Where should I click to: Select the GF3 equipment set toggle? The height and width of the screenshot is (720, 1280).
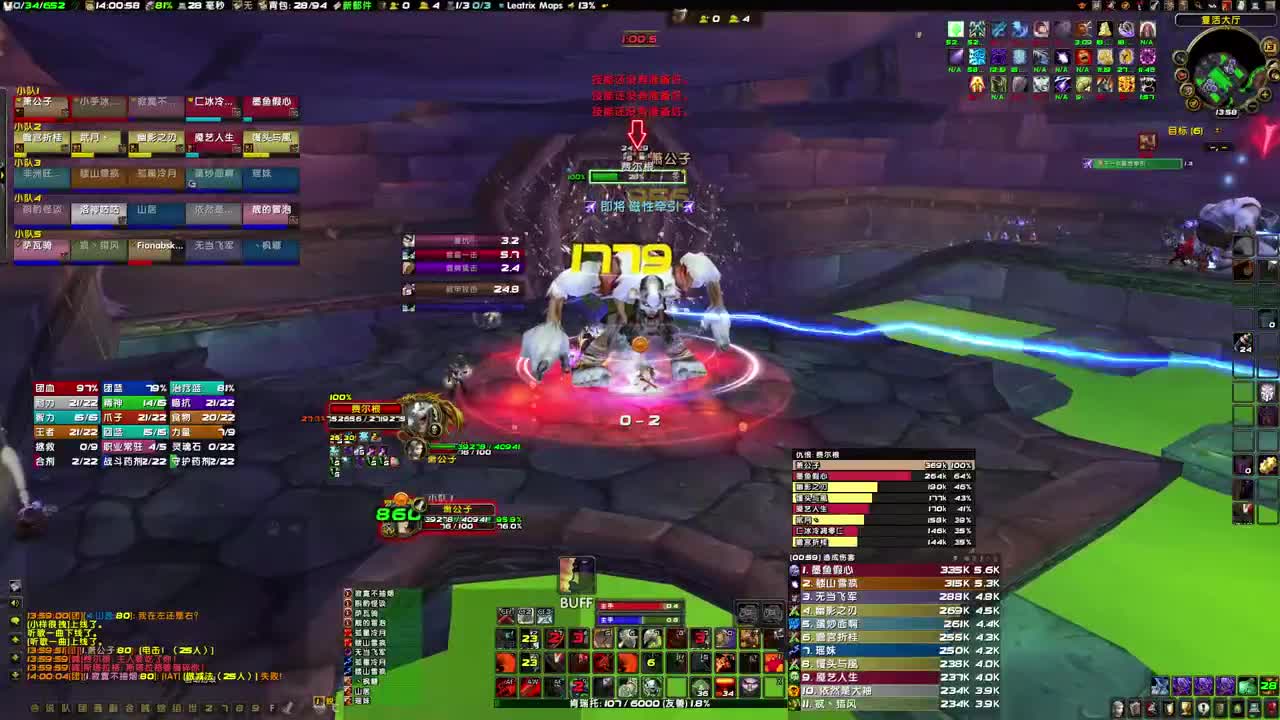tap(546, 616)
